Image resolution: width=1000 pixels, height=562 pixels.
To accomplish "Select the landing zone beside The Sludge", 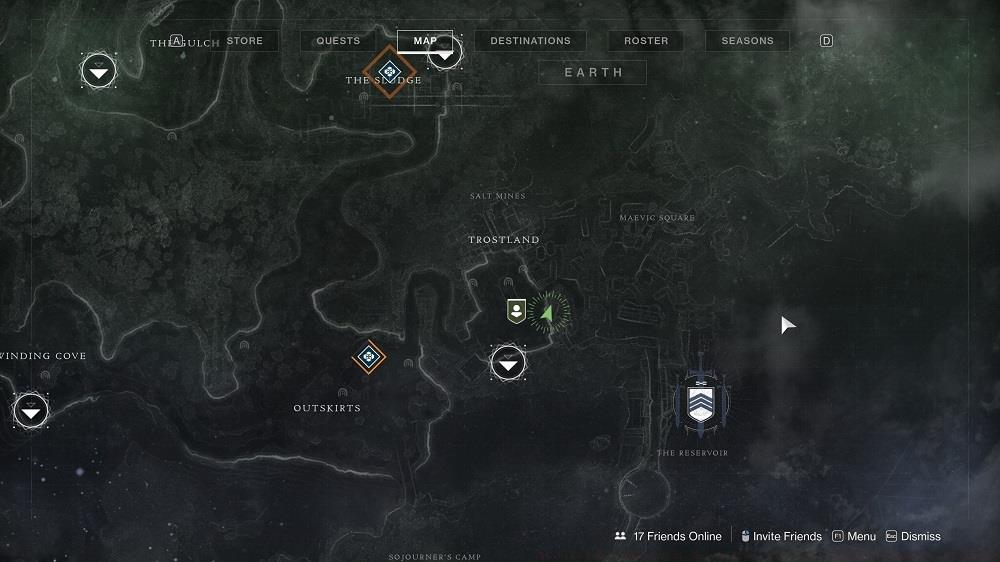I will coord(444,52).
